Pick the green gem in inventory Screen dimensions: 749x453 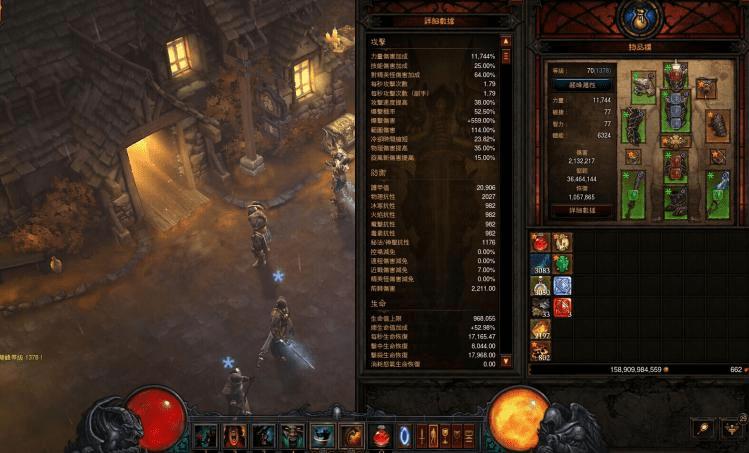[x=561, y=263]
